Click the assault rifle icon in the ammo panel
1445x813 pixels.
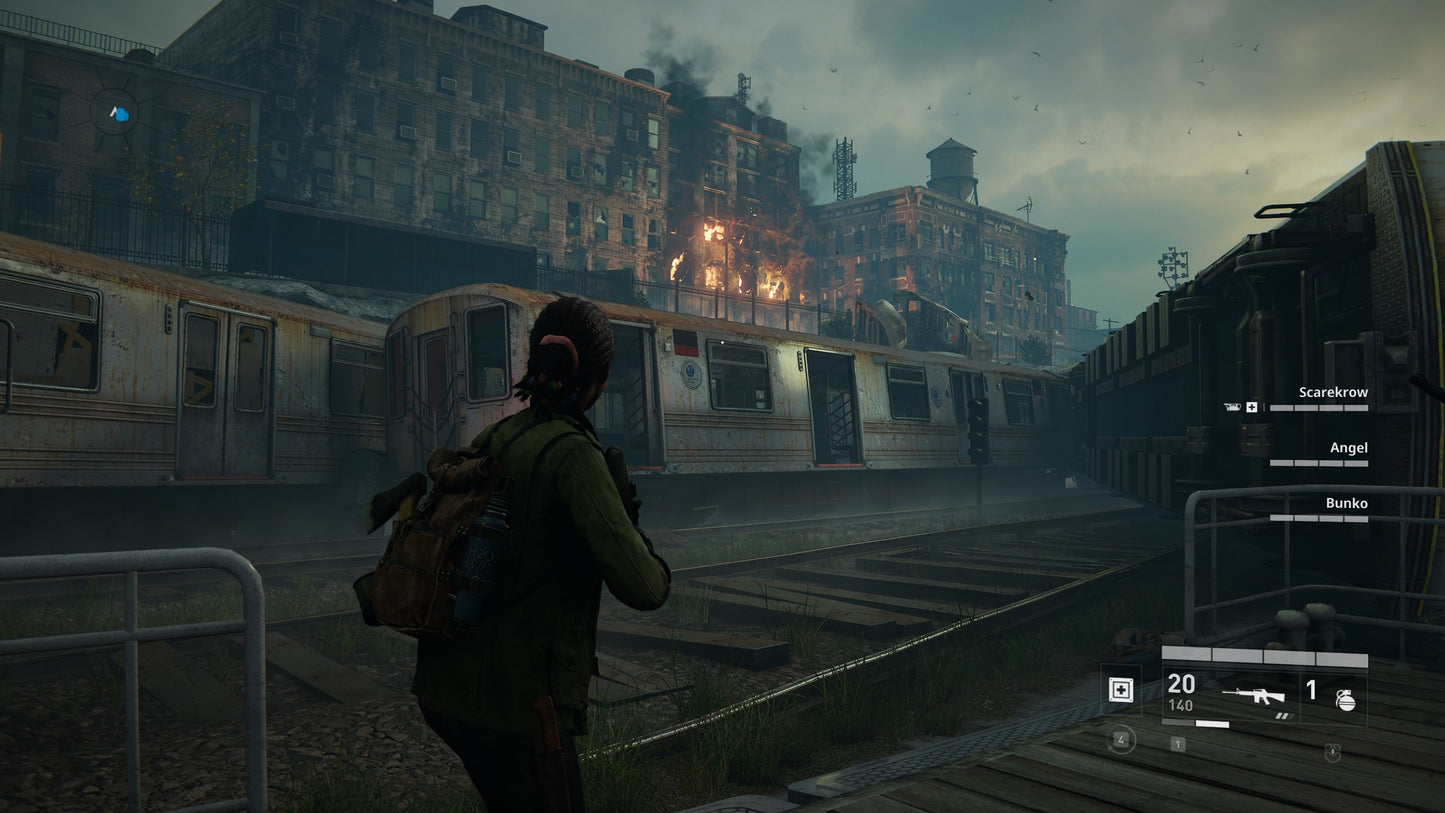[1254, 695]
